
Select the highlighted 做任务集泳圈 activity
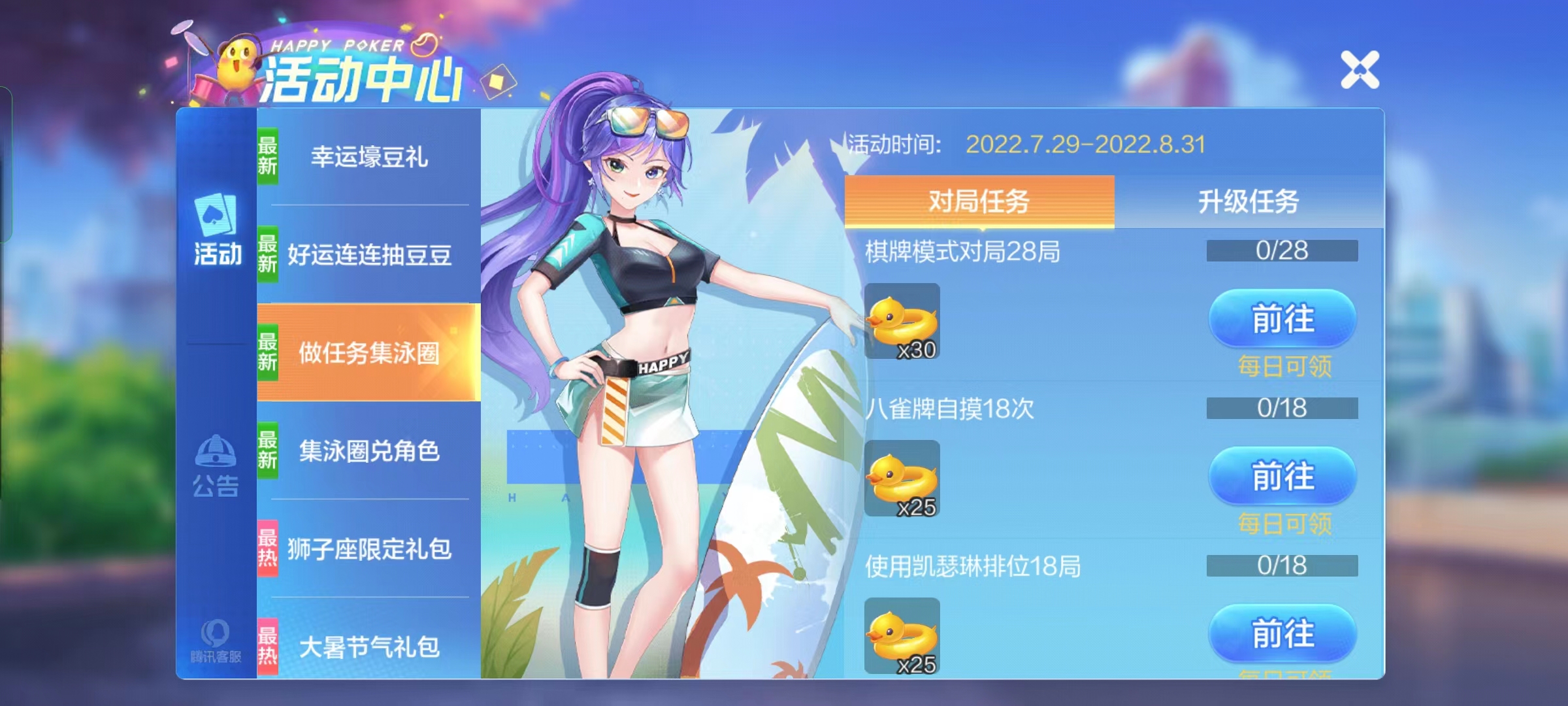pyautogui.click(x=369, y=353)
